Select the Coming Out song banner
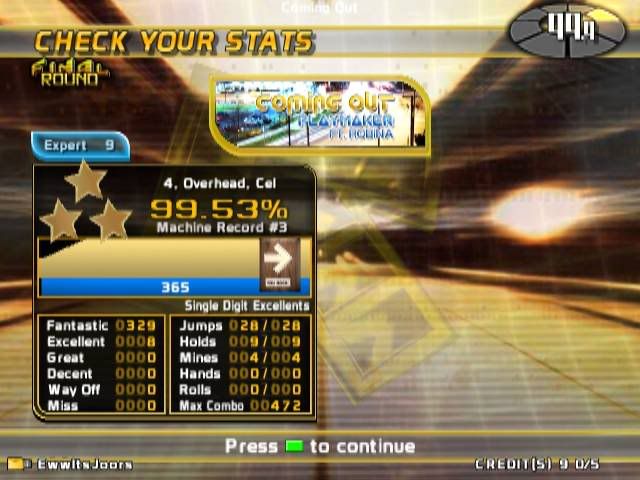640x480 pixels. (320, 115)
